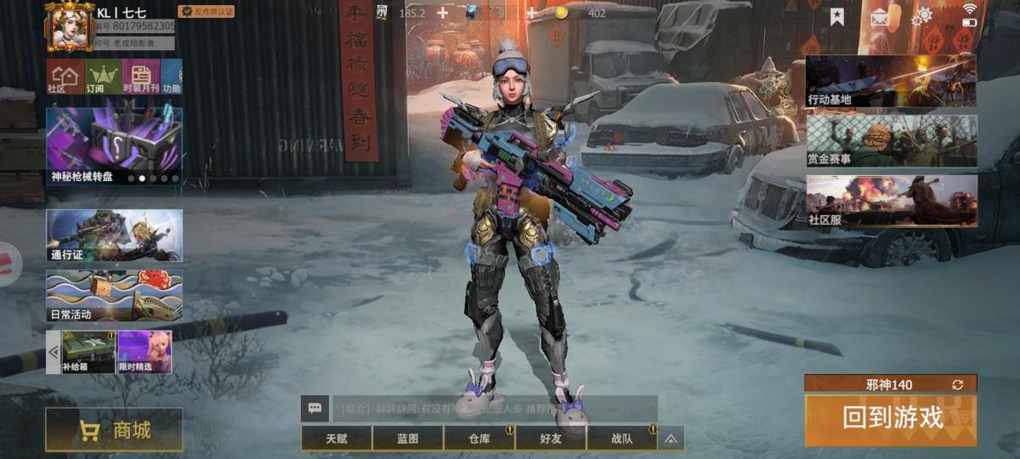Click the player avatar portrait
Image resolution: width=1020 pixels, height=459 pixels.
click(69, 26)
